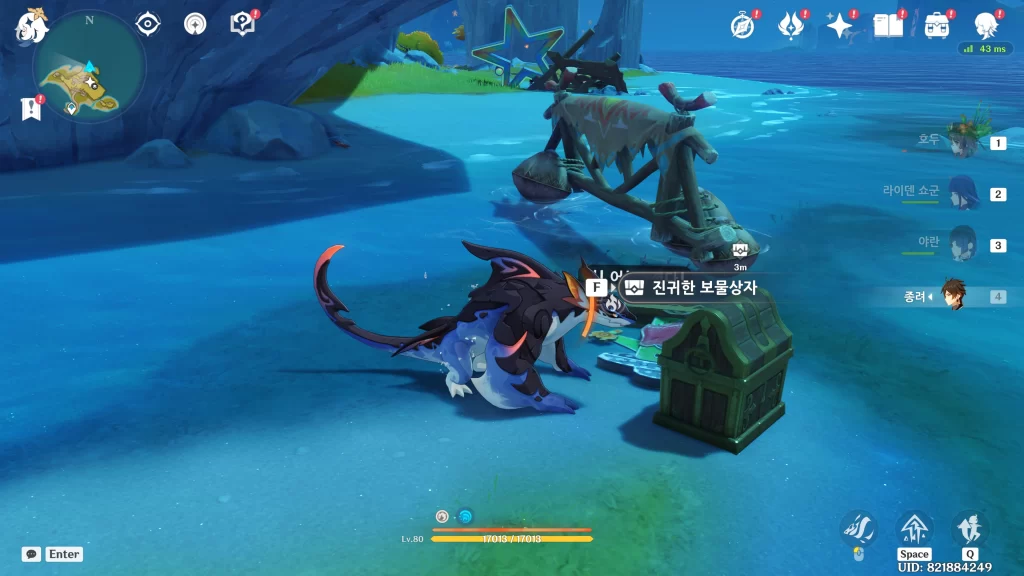The height and width of the screenshot is (576, 1024).
Task: Open the Paimon main menu
Action: (28, 28)
